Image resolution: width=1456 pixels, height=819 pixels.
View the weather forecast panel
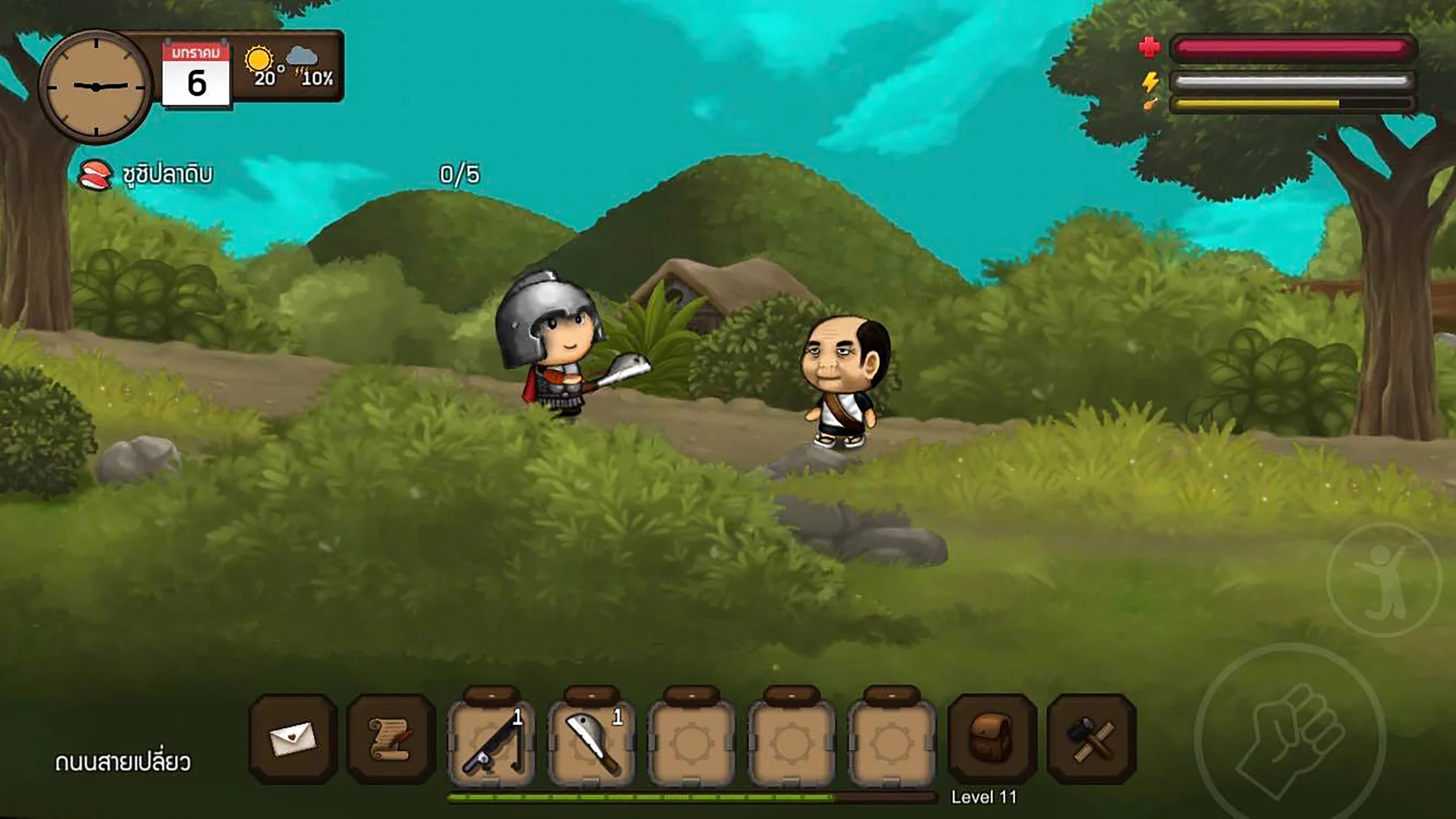289,67
